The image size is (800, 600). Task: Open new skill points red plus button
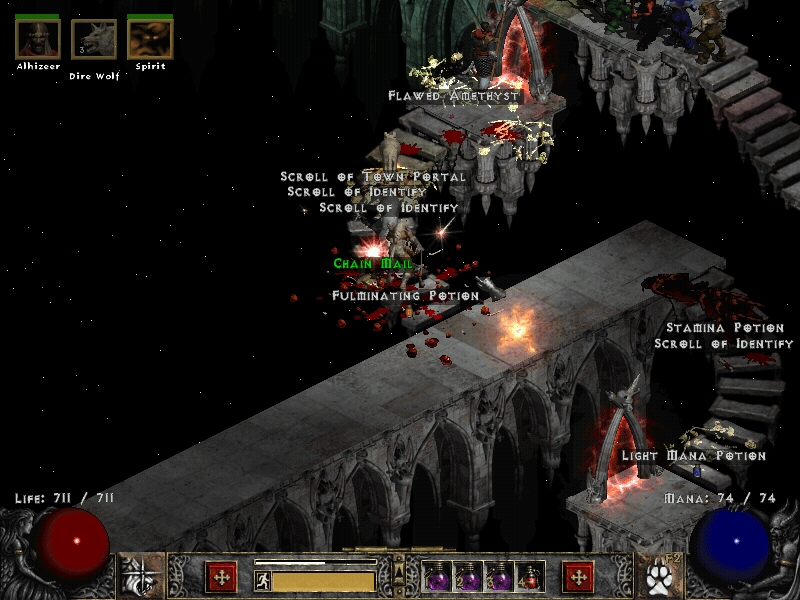[578, 577]
